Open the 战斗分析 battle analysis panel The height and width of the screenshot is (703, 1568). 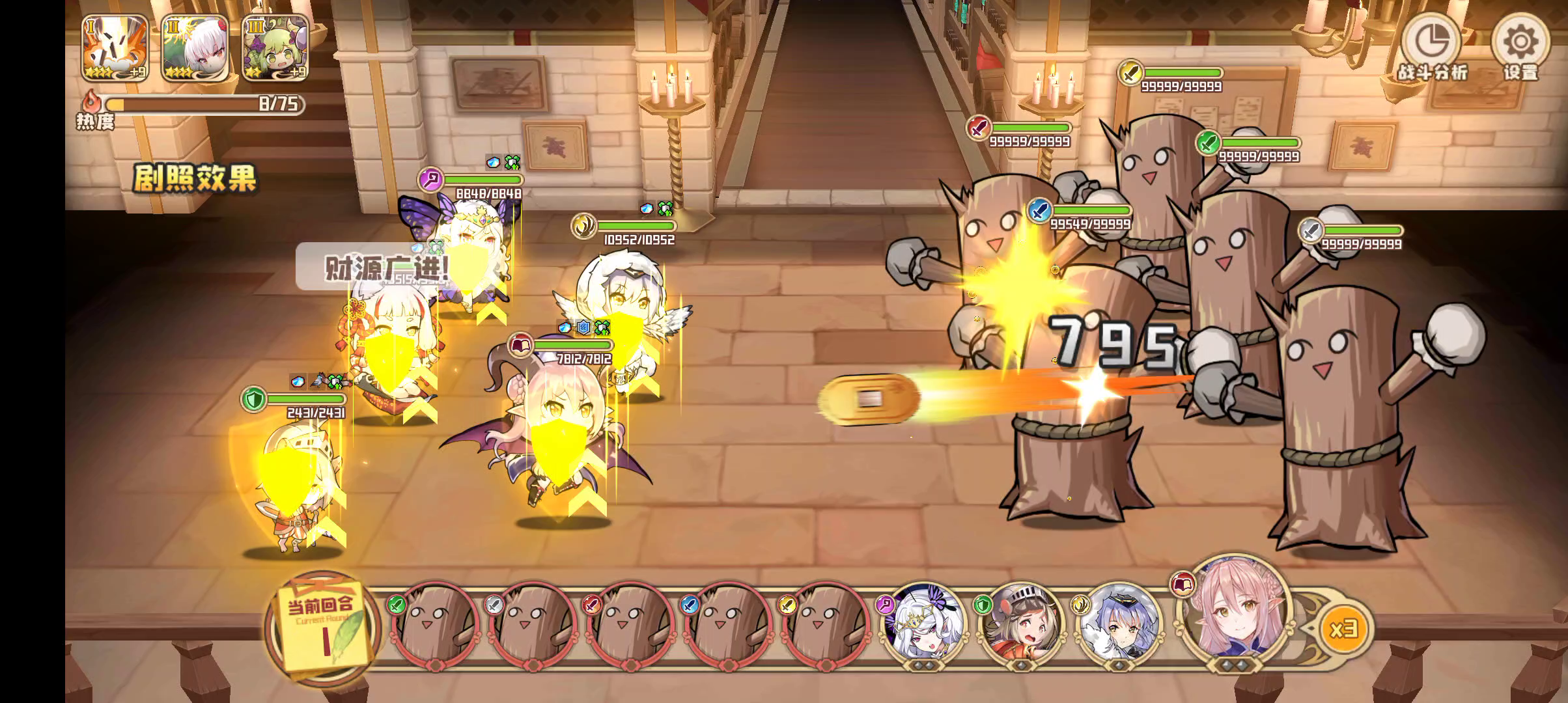1433,49
